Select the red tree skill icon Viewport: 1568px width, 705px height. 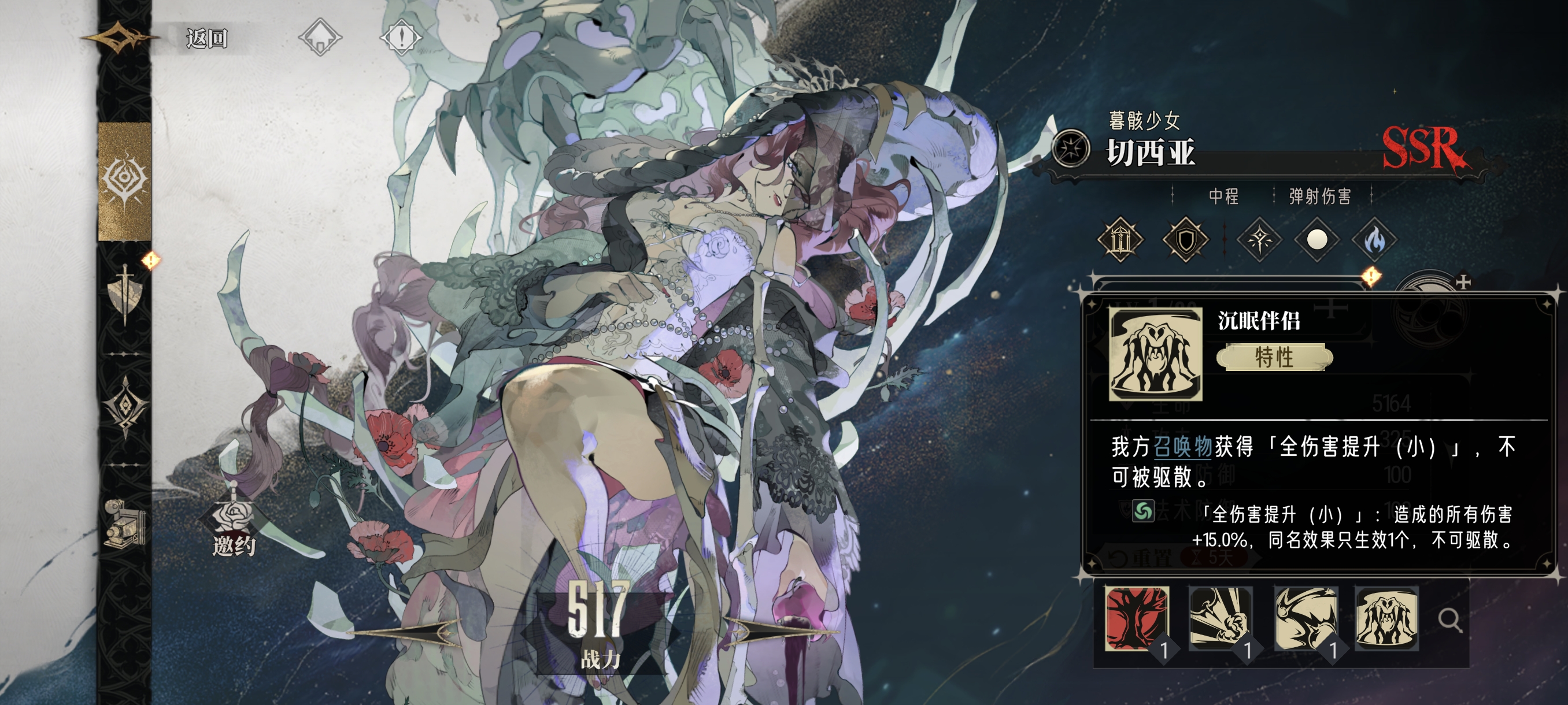click(x=1136, y=619)
